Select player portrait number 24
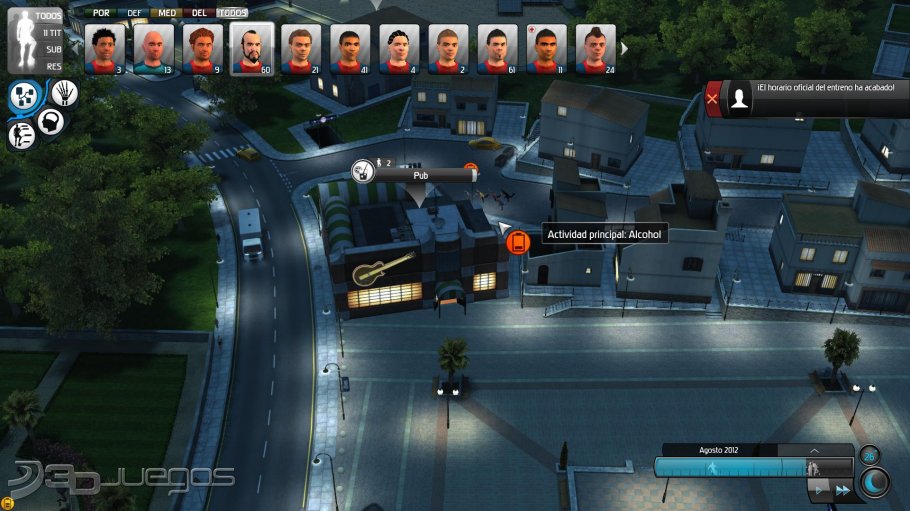 click(597, 48)
